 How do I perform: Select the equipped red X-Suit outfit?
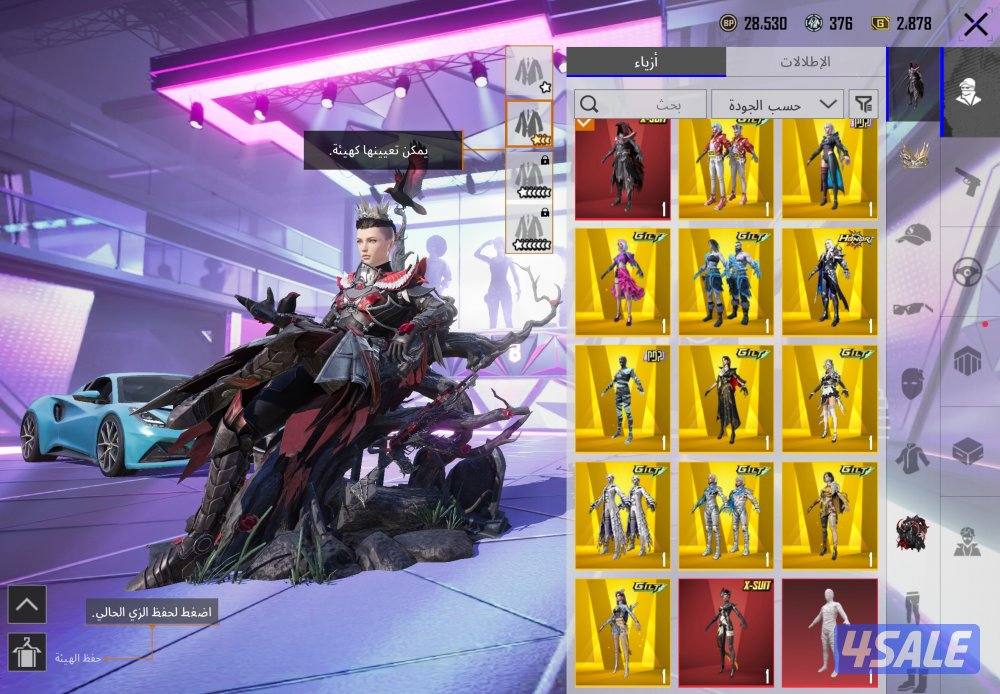[x=622, y=169]
